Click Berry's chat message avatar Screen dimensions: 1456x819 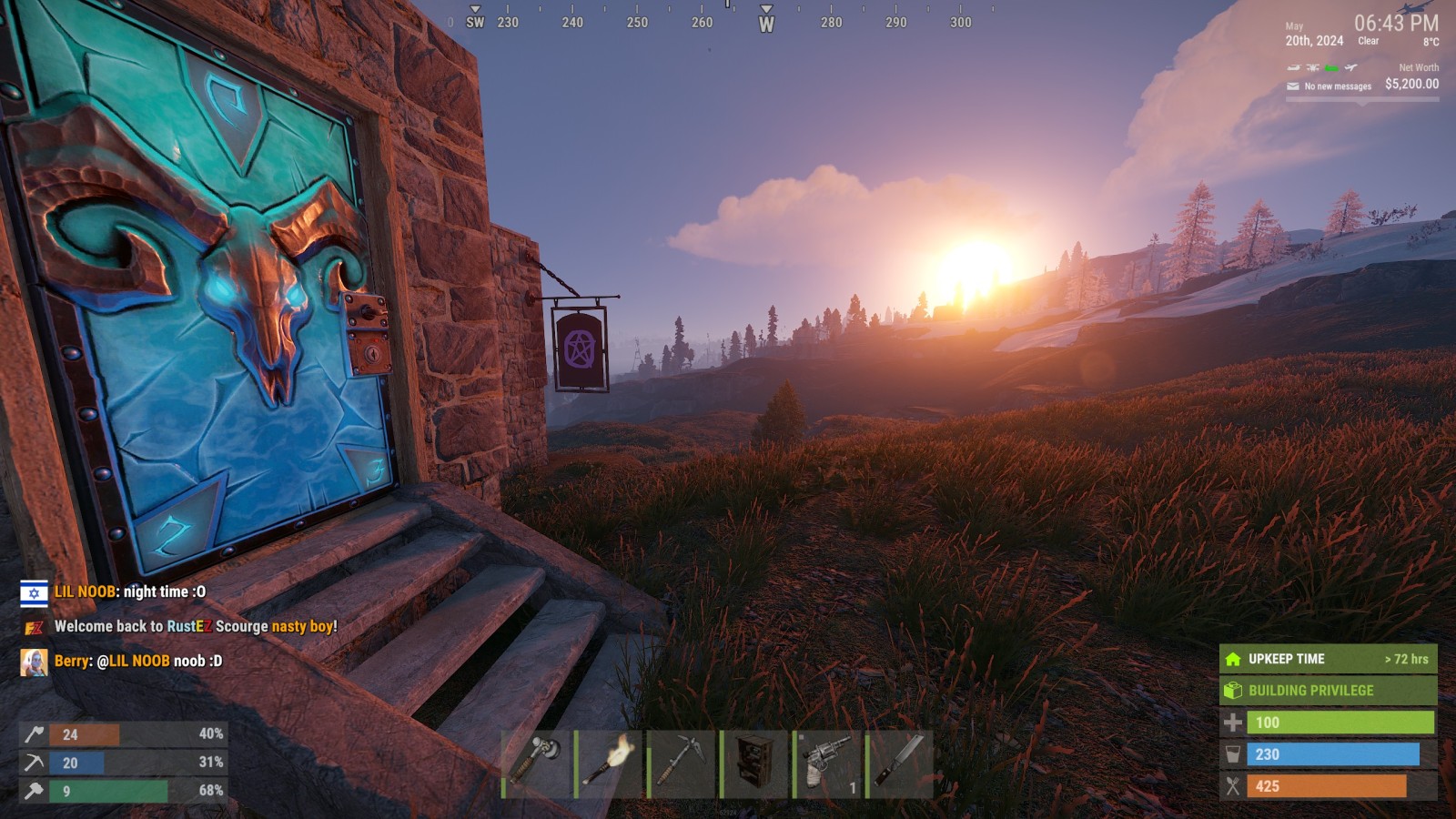[x=34, y=662]
